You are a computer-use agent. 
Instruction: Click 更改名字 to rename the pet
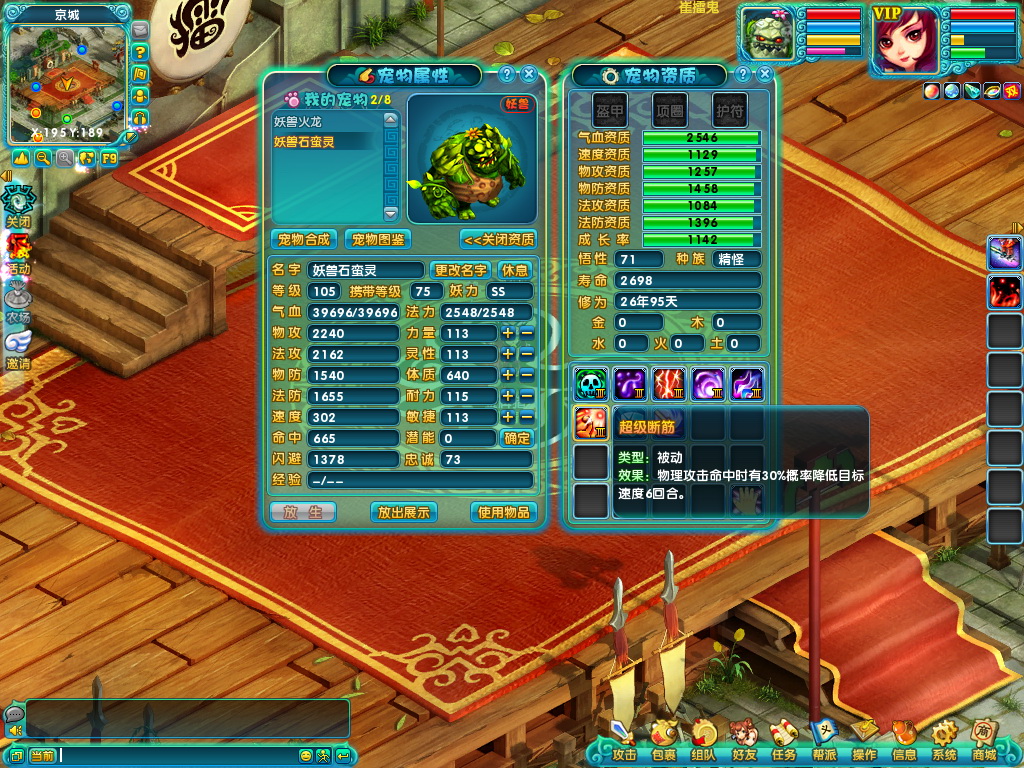[460, 270]
